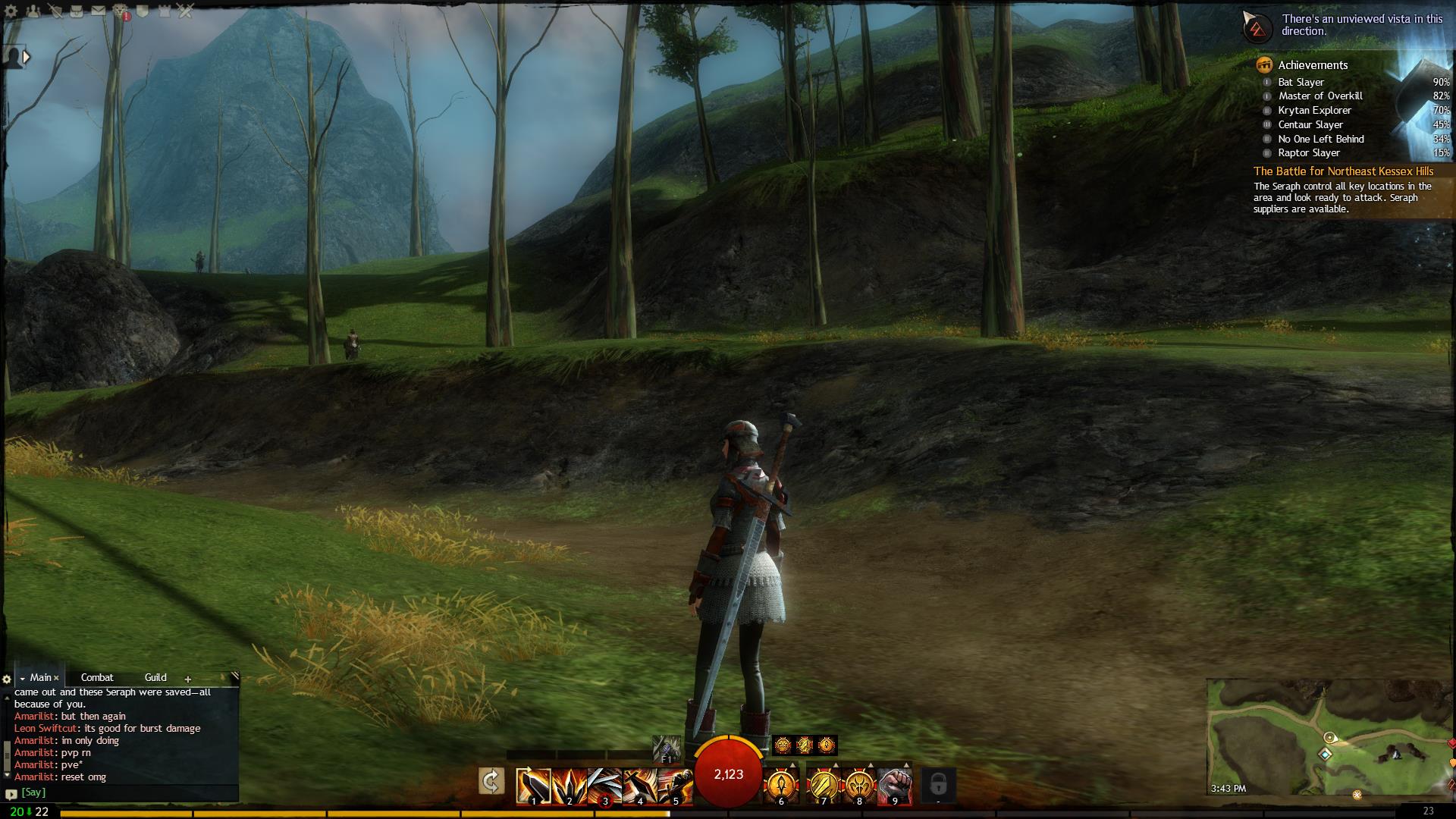Viewport: 1456px width, 819px height.
Task: Activate the healing signet in slot 6
Action: (781, 786)
